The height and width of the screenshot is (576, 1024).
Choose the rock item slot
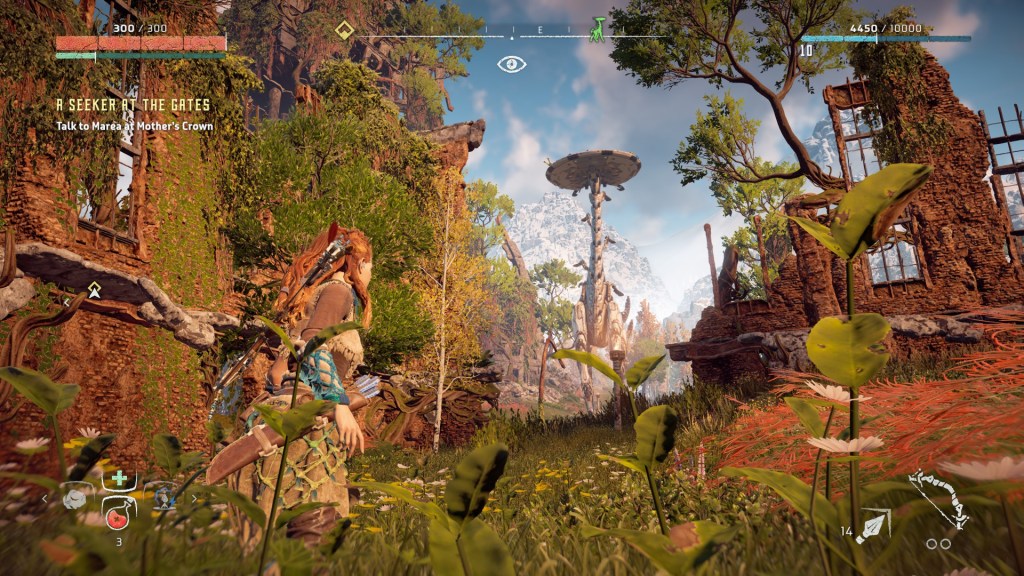tap(77, 497)
